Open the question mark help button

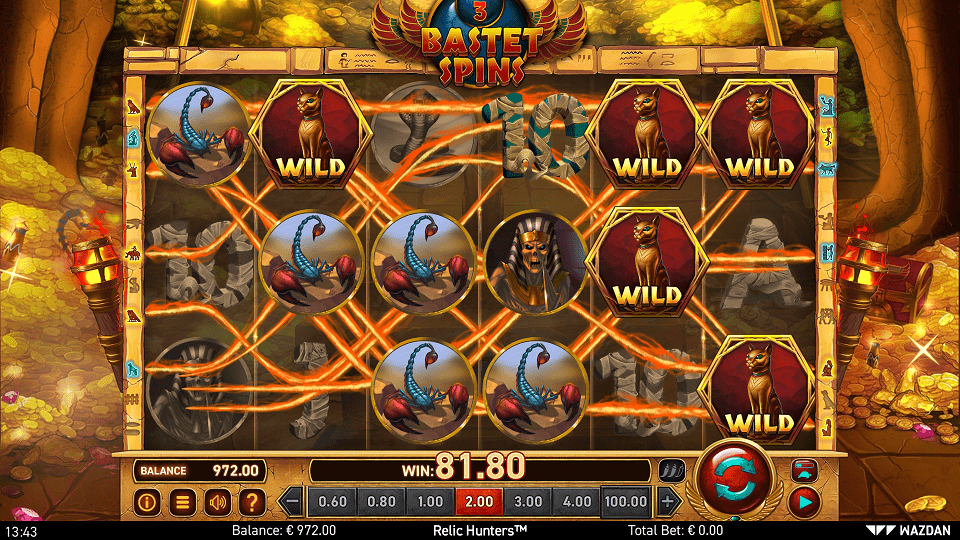tap(252, 502)
